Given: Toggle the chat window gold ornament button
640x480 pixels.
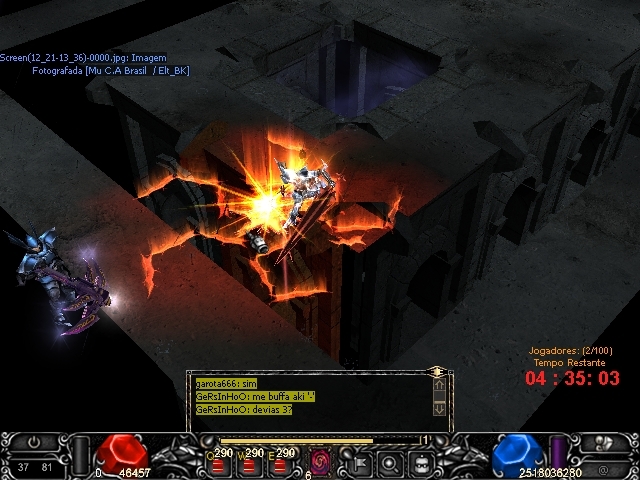Looking at the screenshot, I should pyautogui.click(x=436, y=371).
